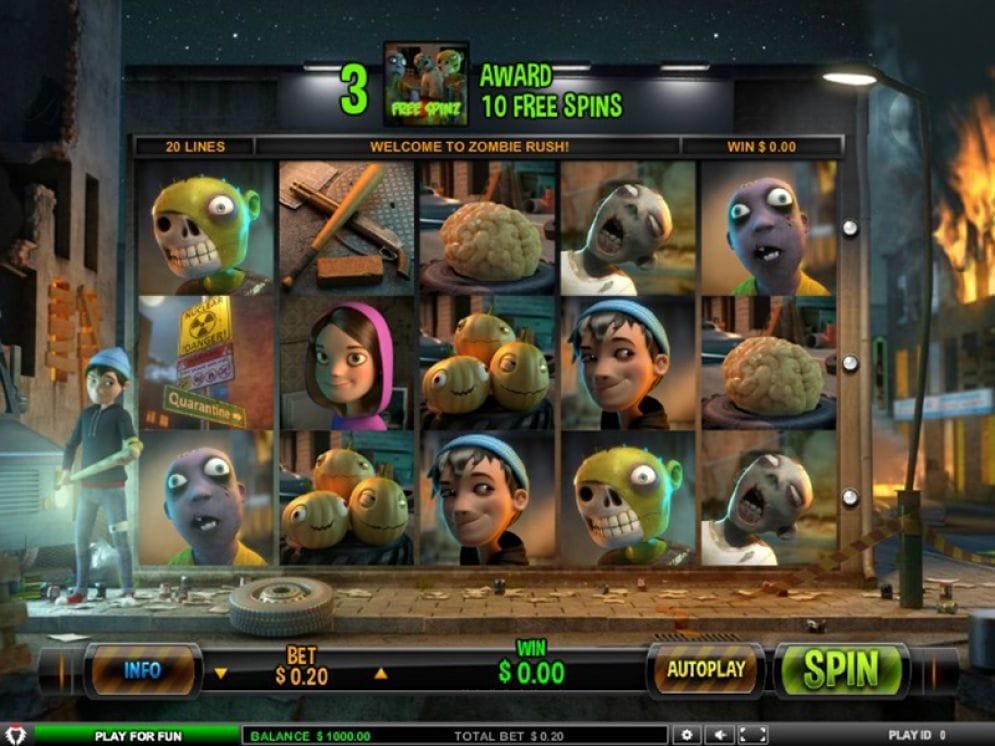The image size is (995, 746).
Task: Decrease the bet with the down arrow
Action: (x=221, y=673)
